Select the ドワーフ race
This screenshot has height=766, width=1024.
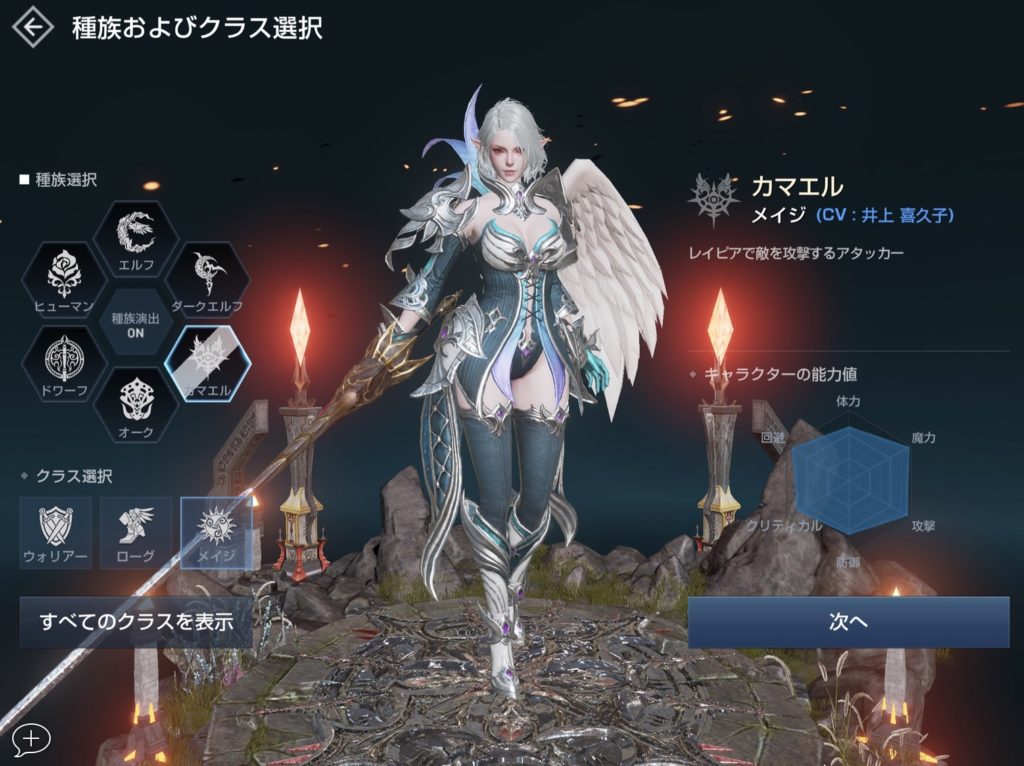(x=63, y=362)
